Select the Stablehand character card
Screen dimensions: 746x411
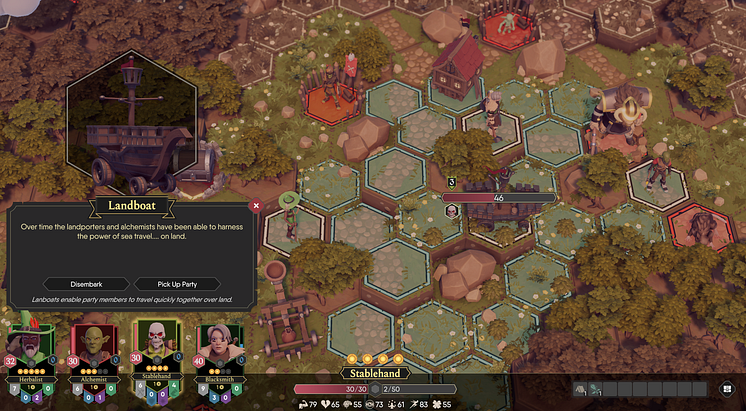pyautogui.click(x=154, y=348)
